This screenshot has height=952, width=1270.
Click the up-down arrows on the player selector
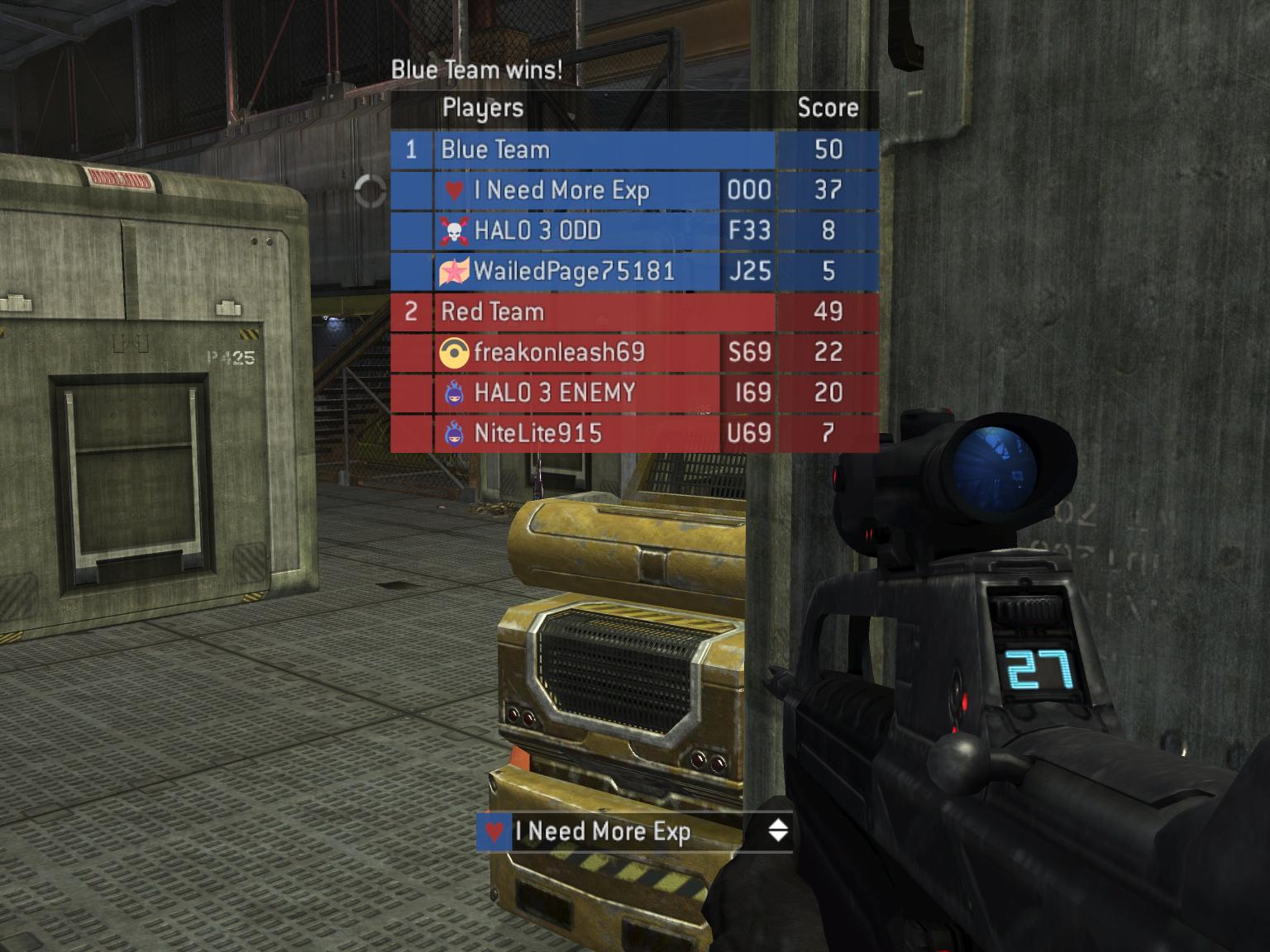(x=777, y=831)
